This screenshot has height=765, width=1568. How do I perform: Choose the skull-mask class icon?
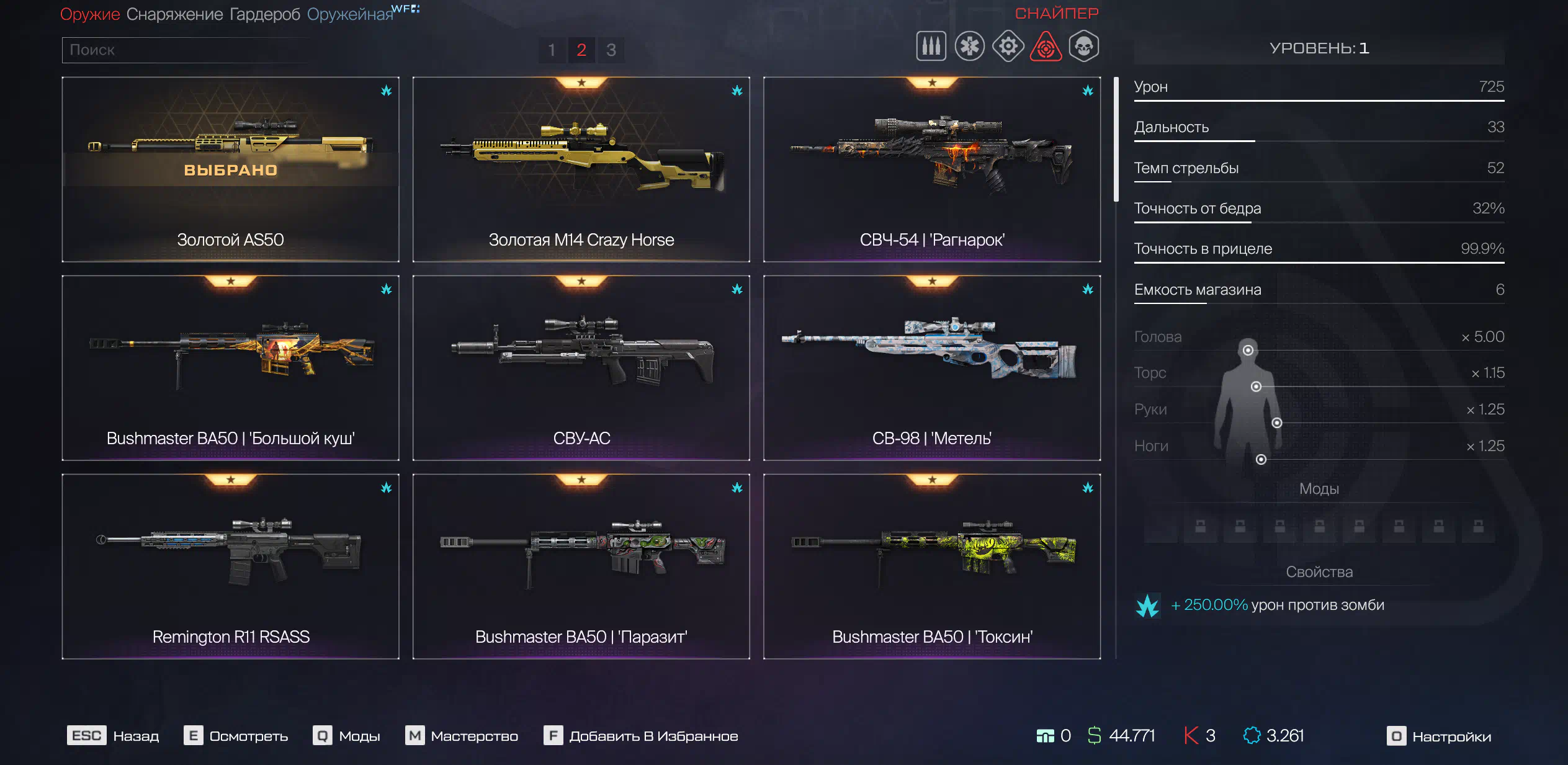click(x=1084, y=47)
